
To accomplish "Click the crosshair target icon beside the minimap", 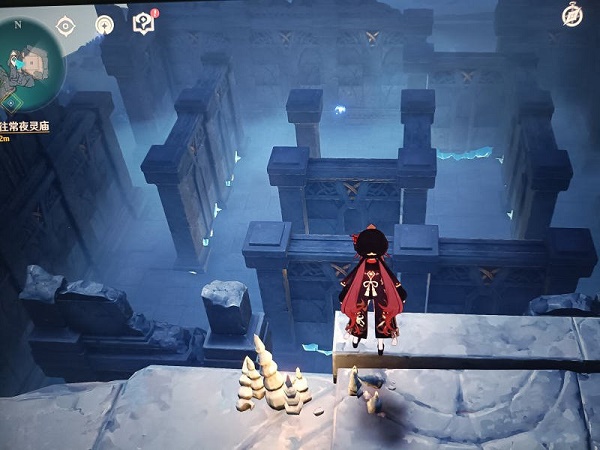I will click(x=66, y=25).
